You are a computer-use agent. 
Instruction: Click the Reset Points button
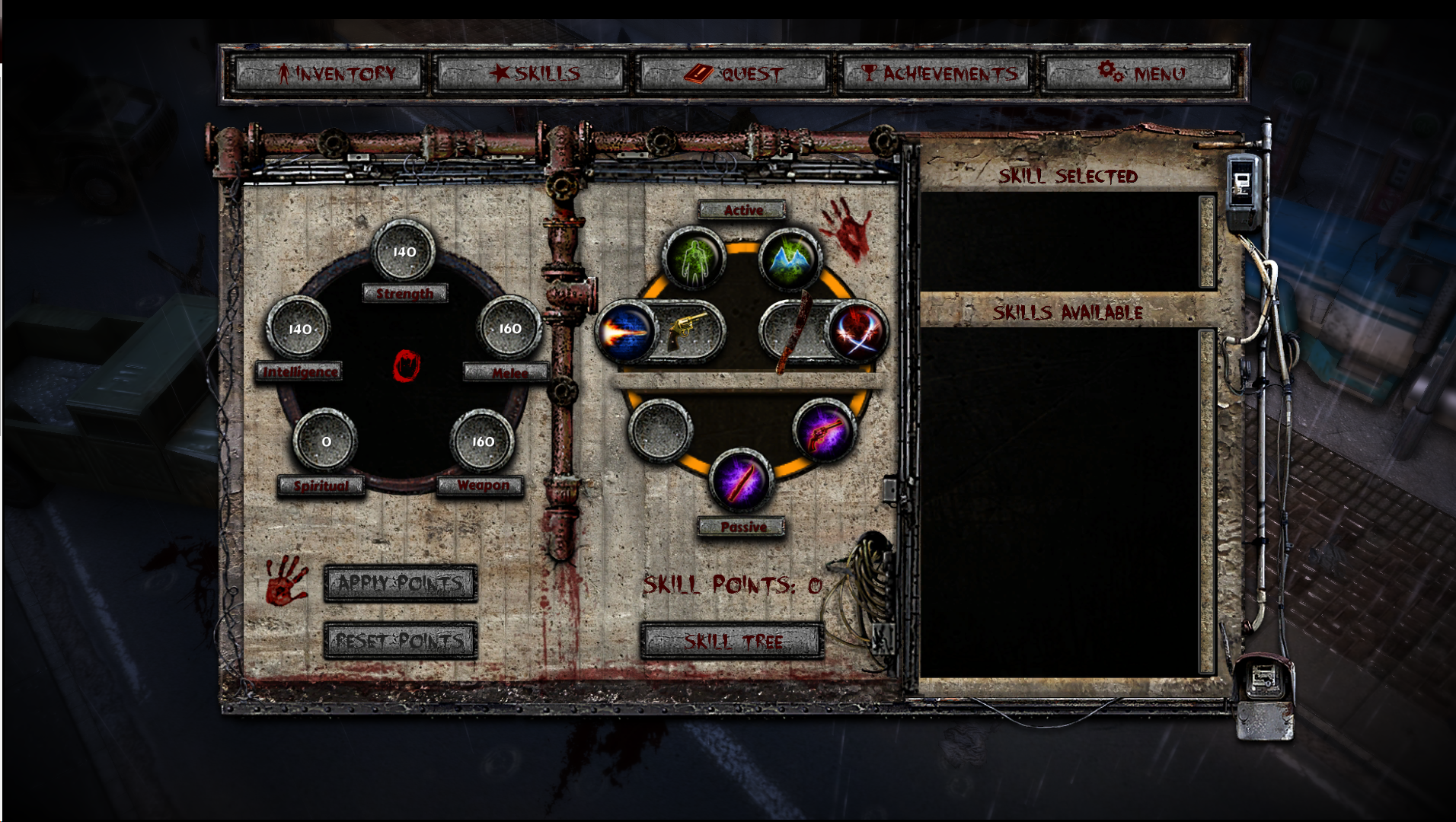pyautogui.click(x=401, y=641)
